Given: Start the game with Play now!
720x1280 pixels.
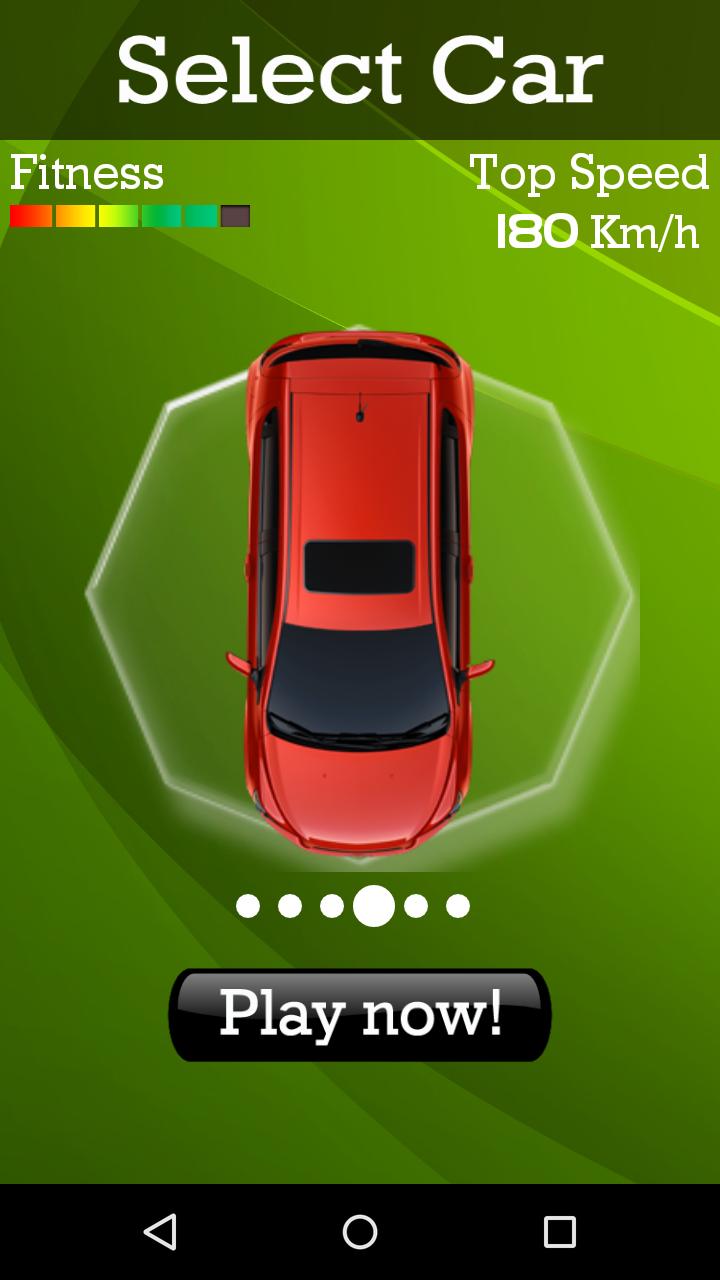Looking at the screenshot, I should click(x=360, y=1014).
